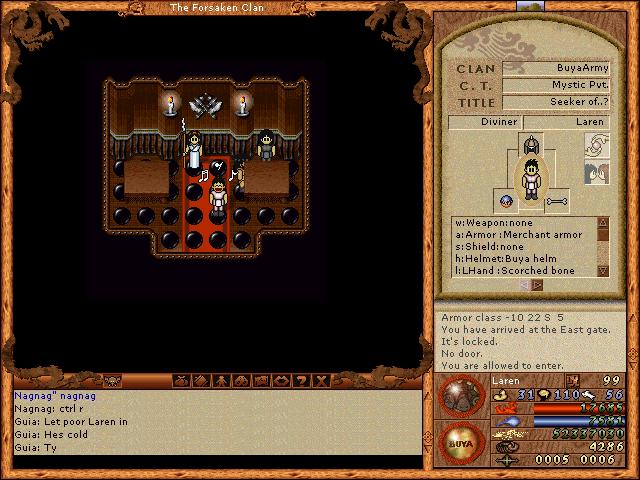Image resolution: width=640 pixels, height=480 pixels.
Task: Open the character figure toolbar icon
Action: click(x=221, y=381)
